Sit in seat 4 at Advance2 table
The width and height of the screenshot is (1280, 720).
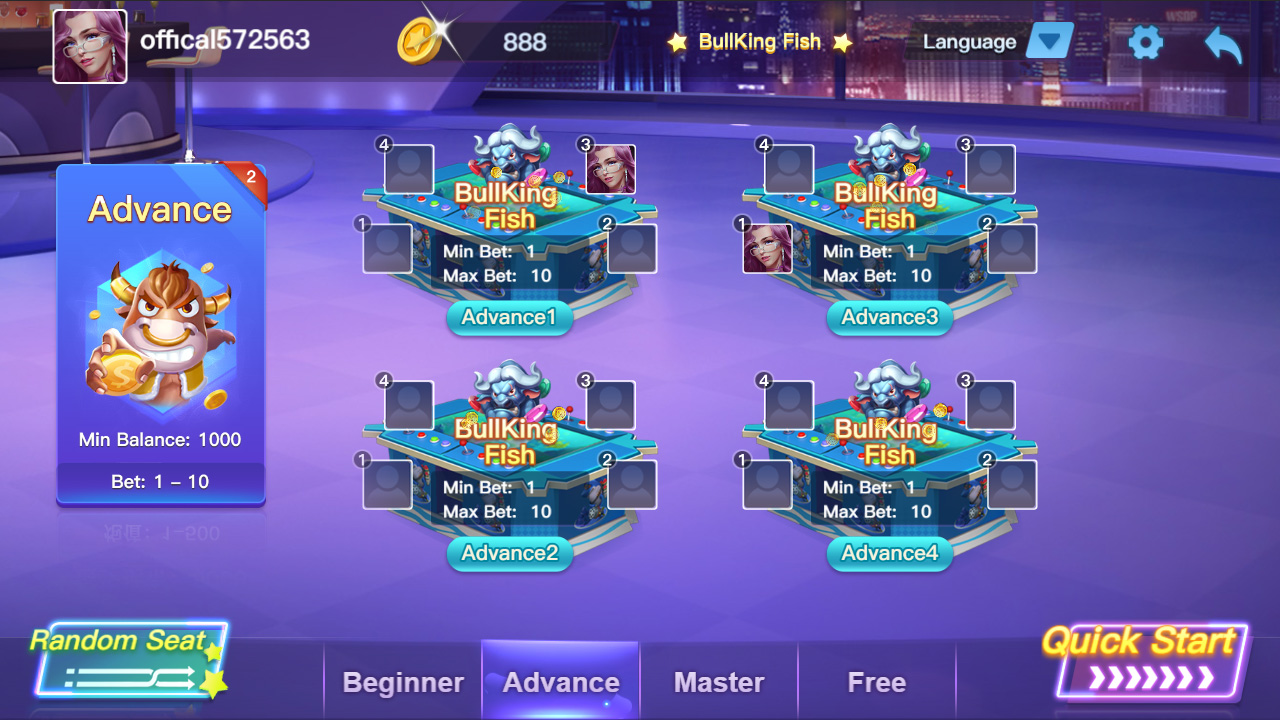coord(409,405)
